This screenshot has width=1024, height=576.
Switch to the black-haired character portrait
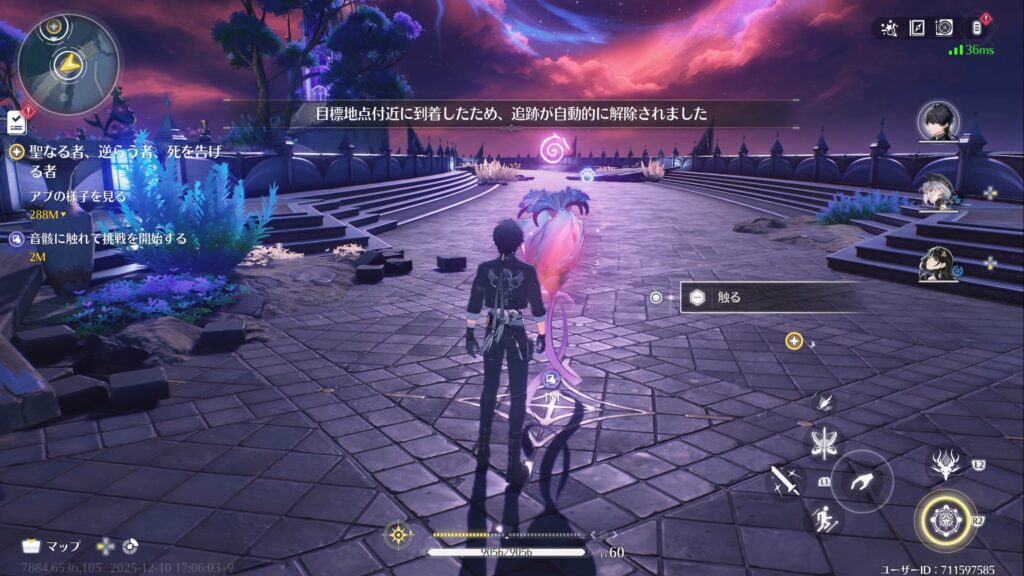938,121
